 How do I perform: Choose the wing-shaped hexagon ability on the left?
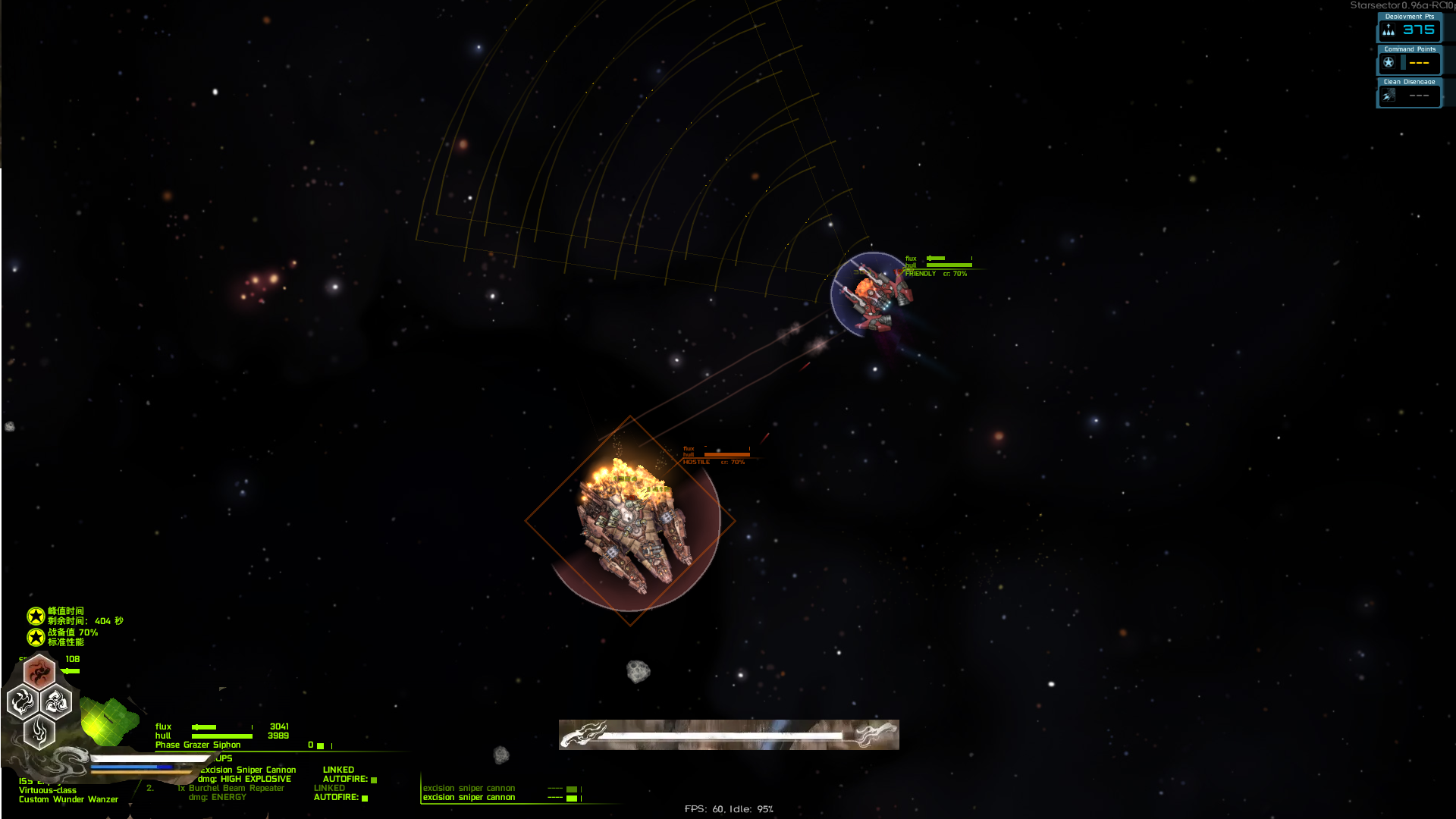click(23, 702)
